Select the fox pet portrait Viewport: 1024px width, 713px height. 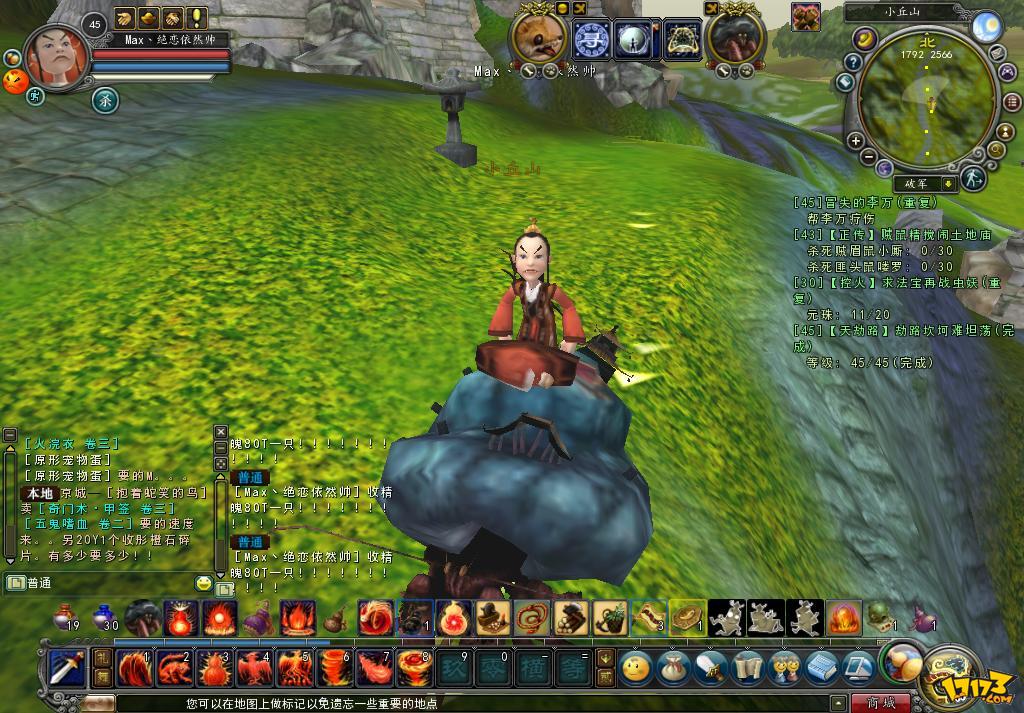[x=539, y=40]
